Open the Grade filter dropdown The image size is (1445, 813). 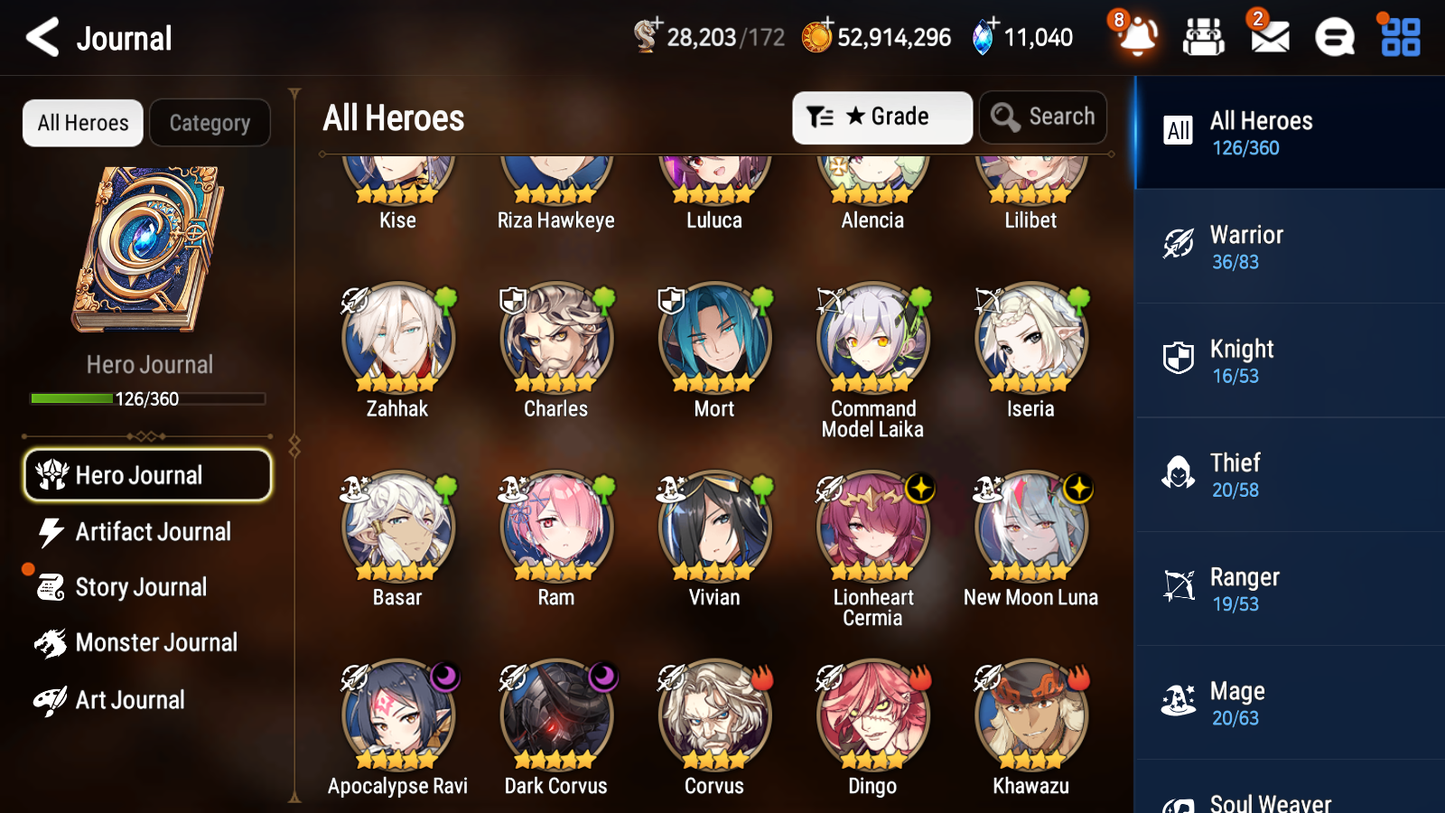pos(882,117)
